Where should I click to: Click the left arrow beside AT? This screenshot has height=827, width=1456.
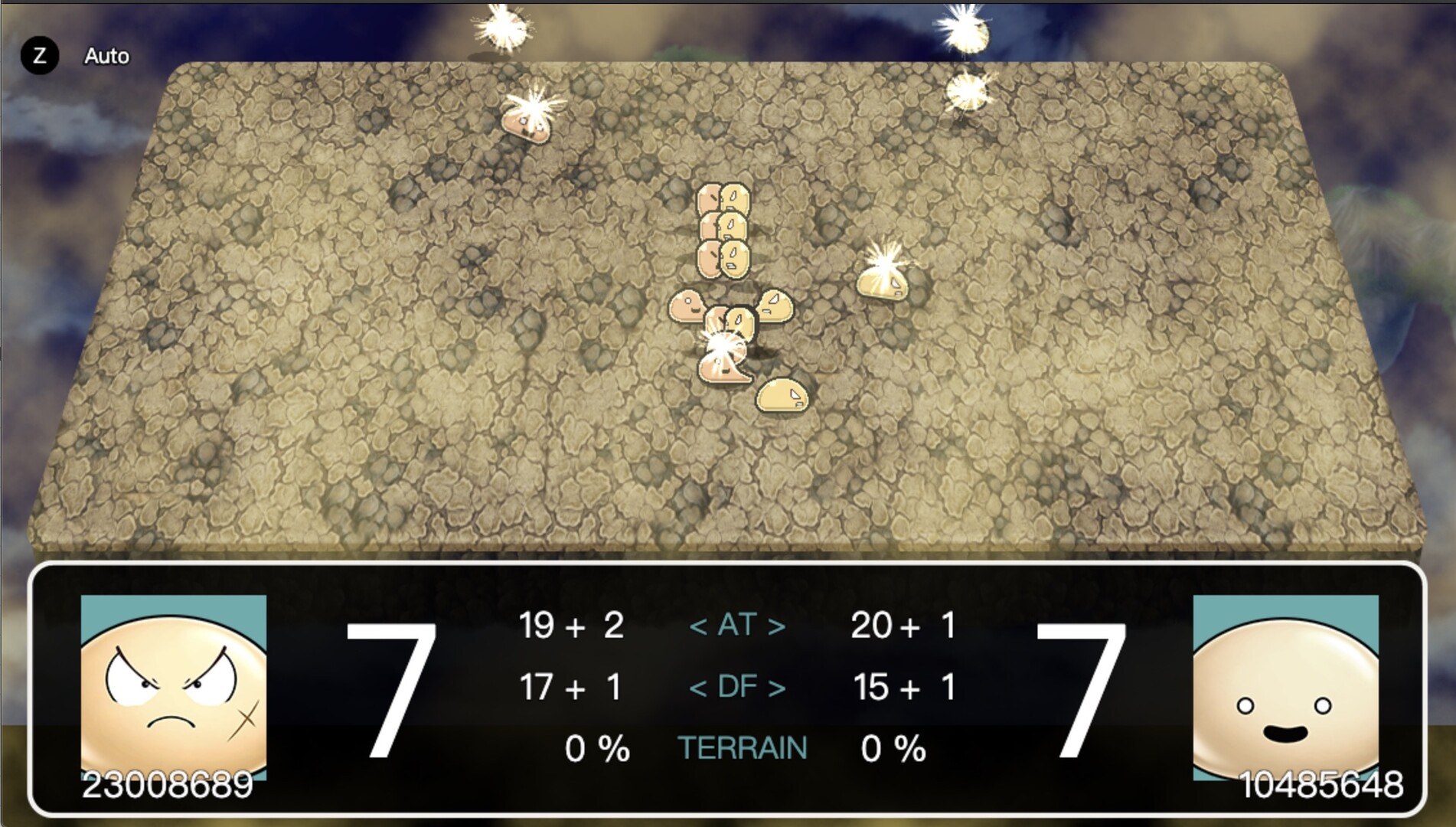699,626
